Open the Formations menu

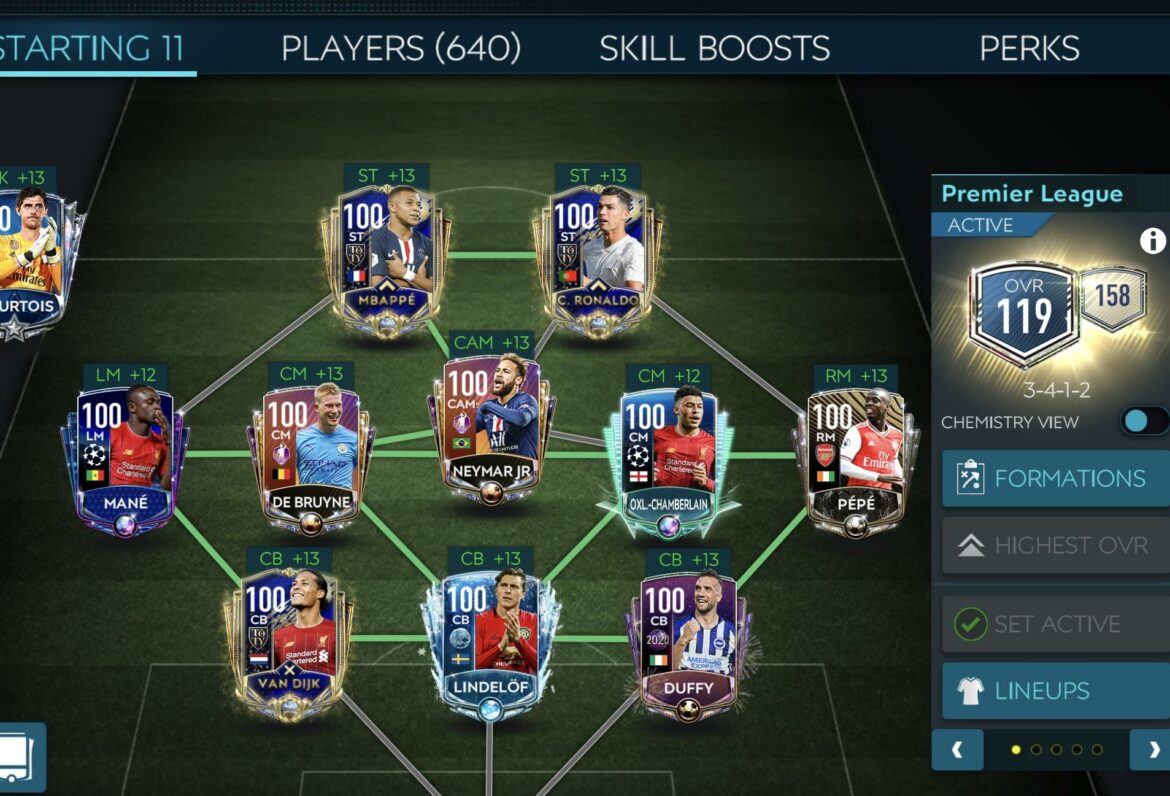coord(1055,478)
